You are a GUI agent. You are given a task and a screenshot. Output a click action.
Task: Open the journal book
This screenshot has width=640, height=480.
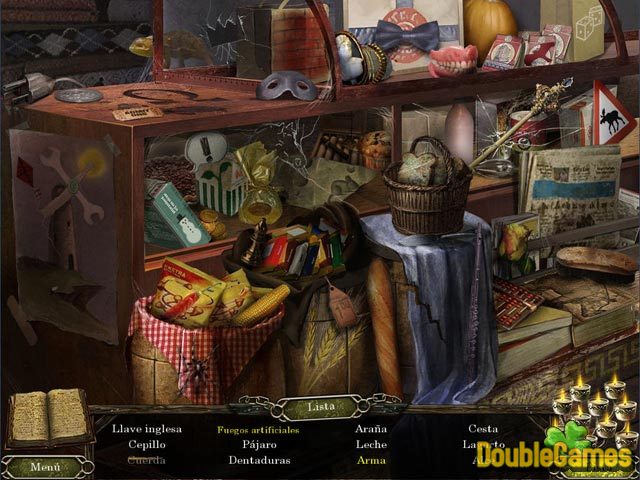pyautogui.click(x=47, y=419)
